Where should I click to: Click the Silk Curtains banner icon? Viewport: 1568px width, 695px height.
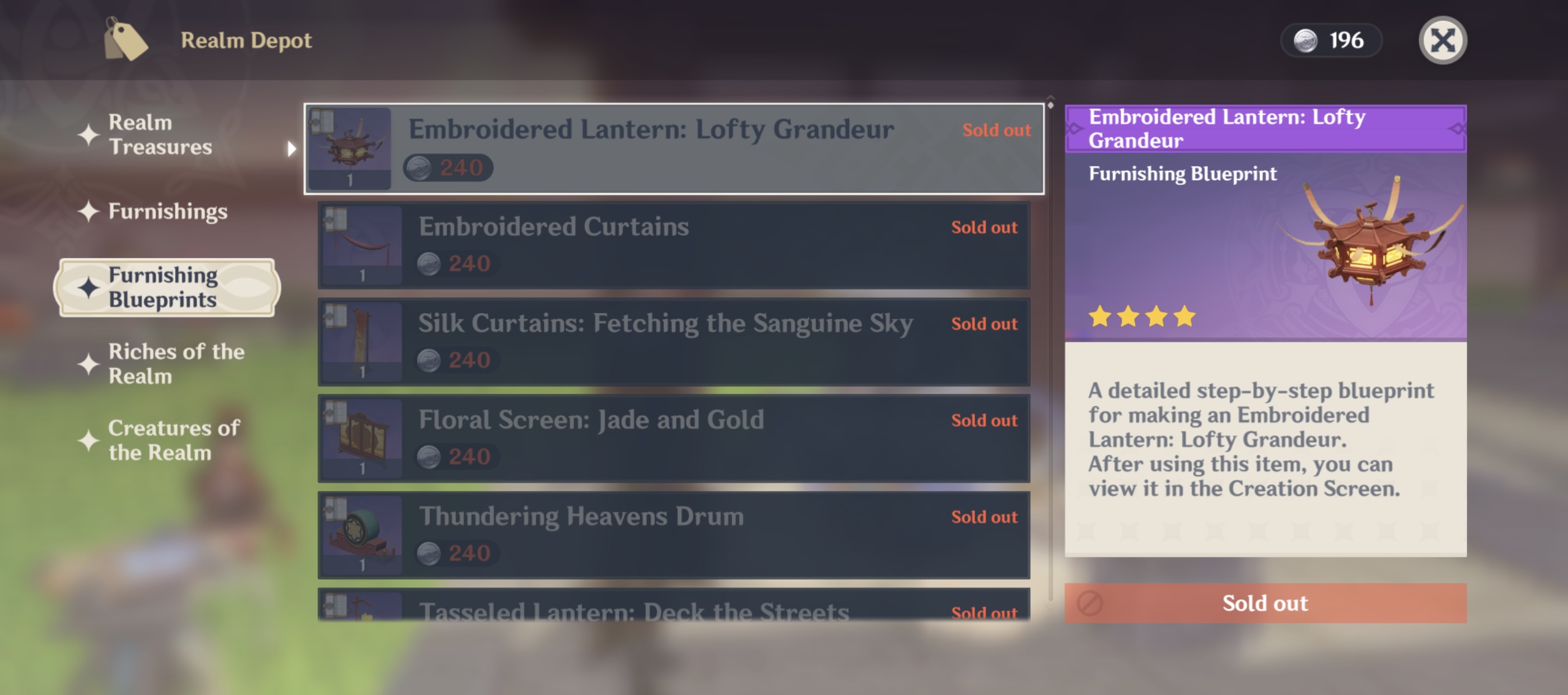359,342
